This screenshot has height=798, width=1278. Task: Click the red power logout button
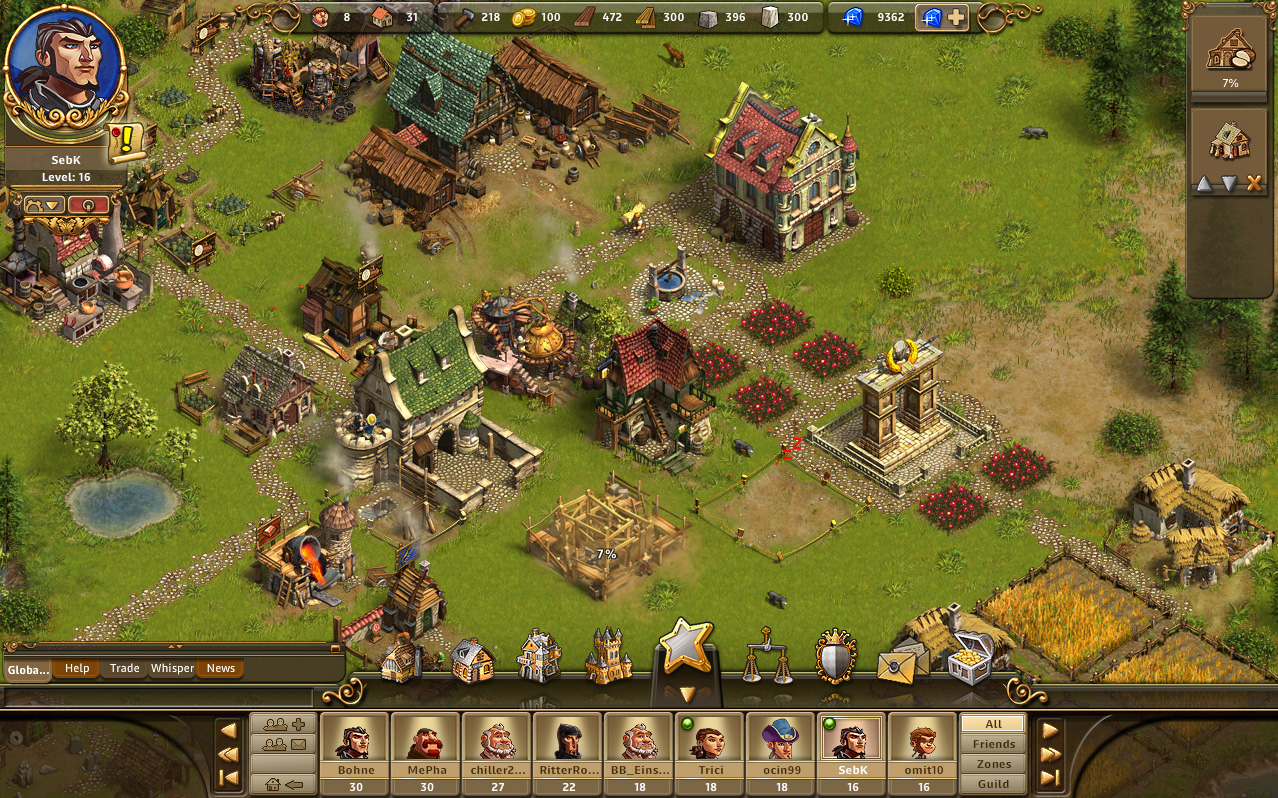point(89,205)
